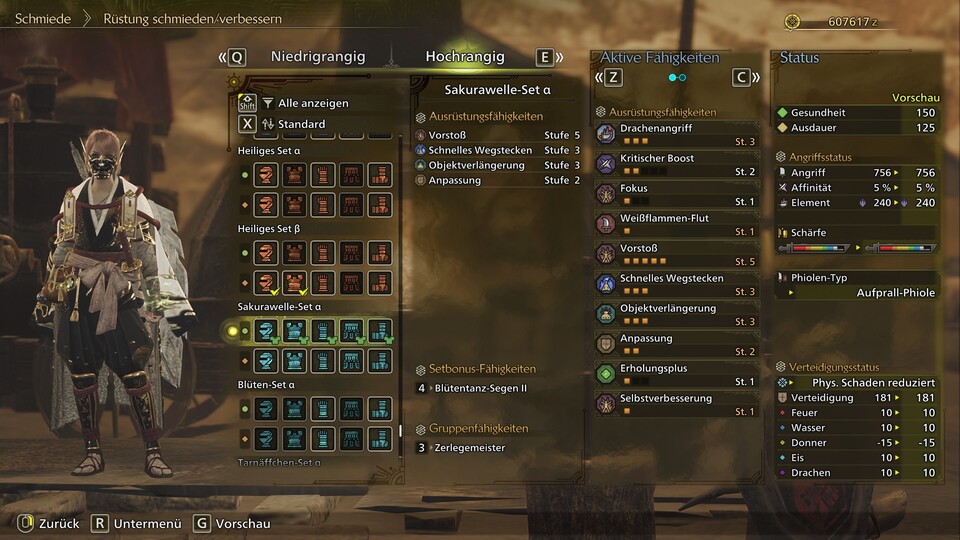The image size is (960, 540).
Task: Switch to the Hochrangig tab
Action: click(464, 57)
